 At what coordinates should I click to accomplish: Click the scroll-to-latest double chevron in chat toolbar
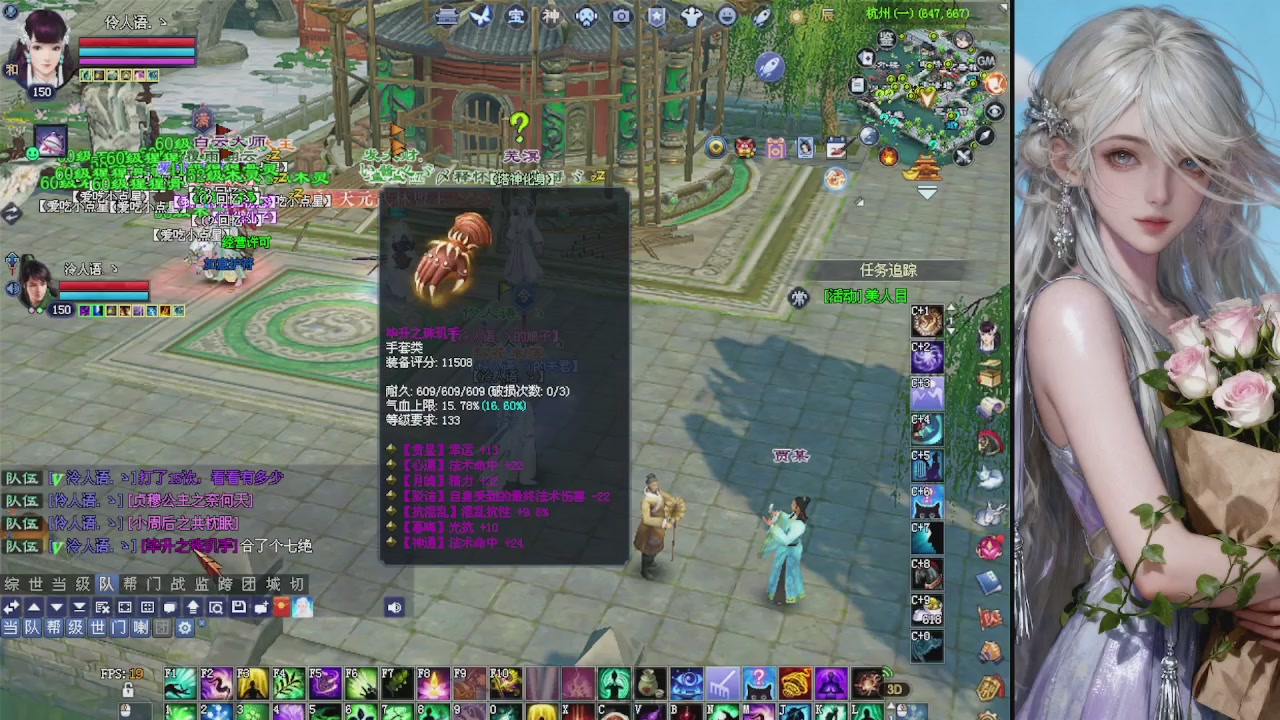coord(77,607)
